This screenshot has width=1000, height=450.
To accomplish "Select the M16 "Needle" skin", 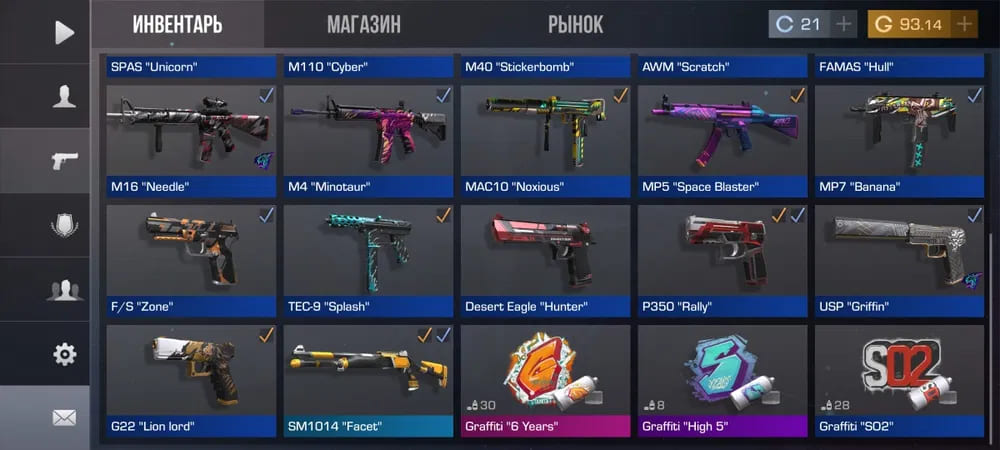I will click(x=191, y=138).
